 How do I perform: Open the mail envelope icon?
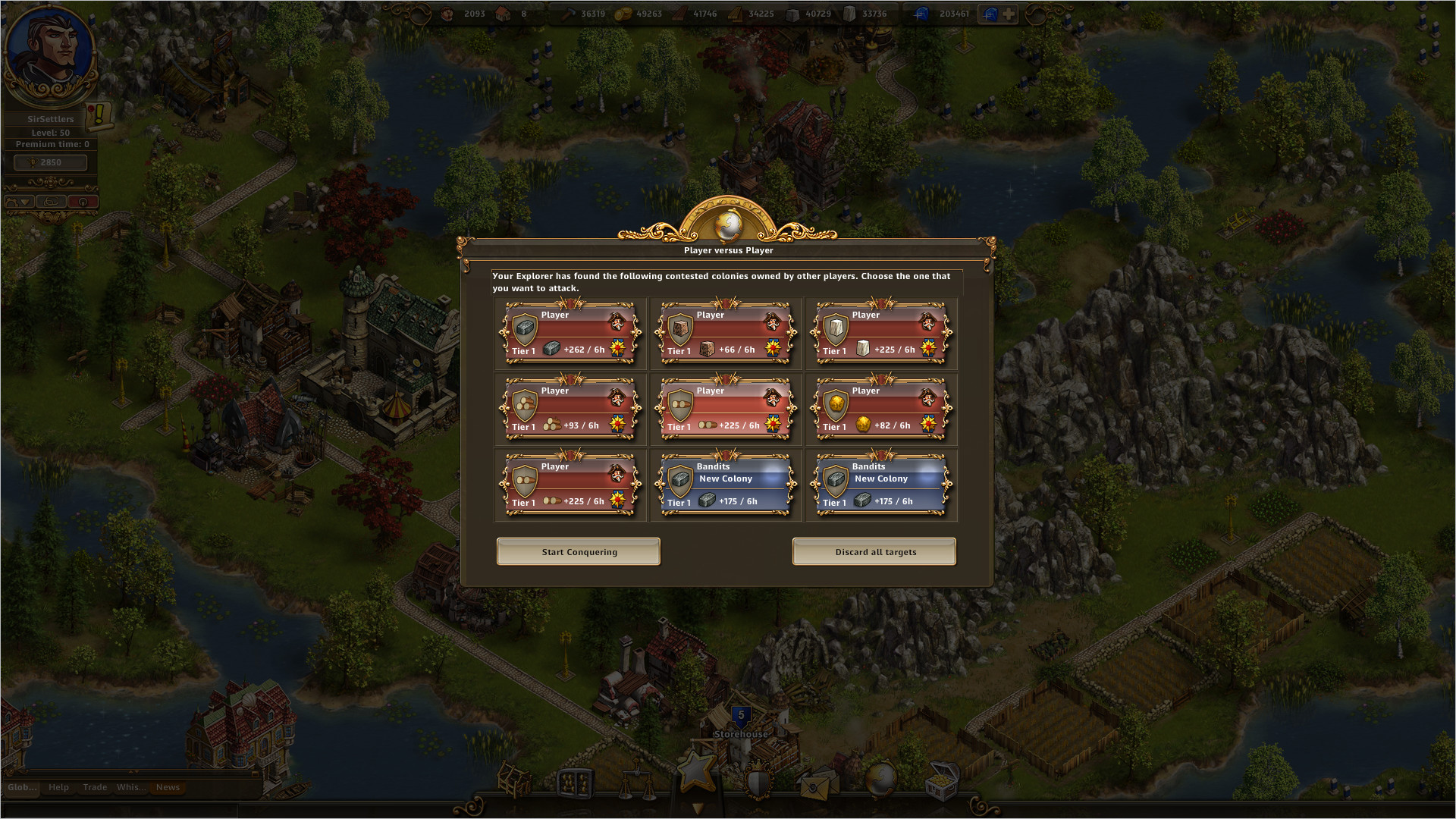817,785
